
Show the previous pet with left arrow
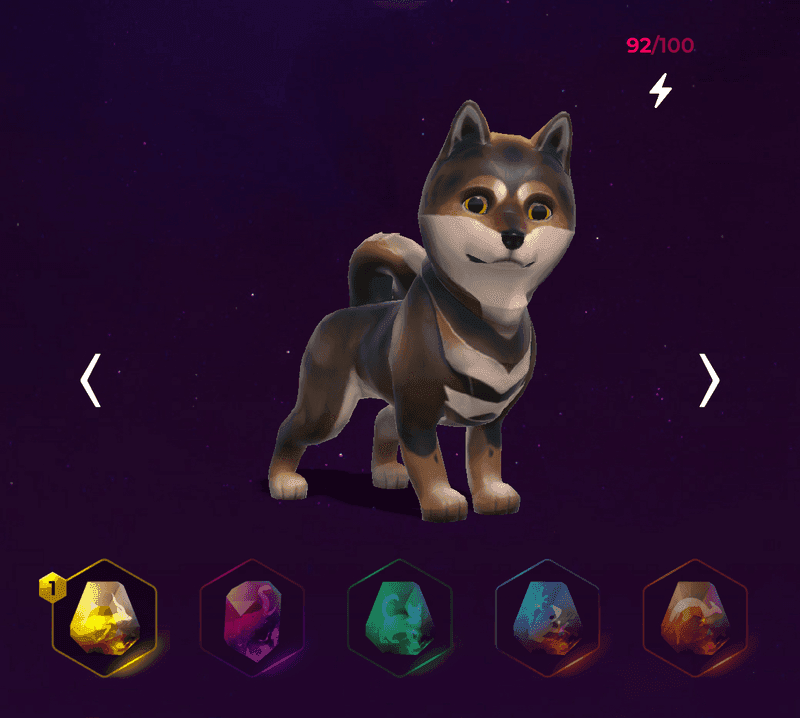pyautogui.click(x=91, y=380)
